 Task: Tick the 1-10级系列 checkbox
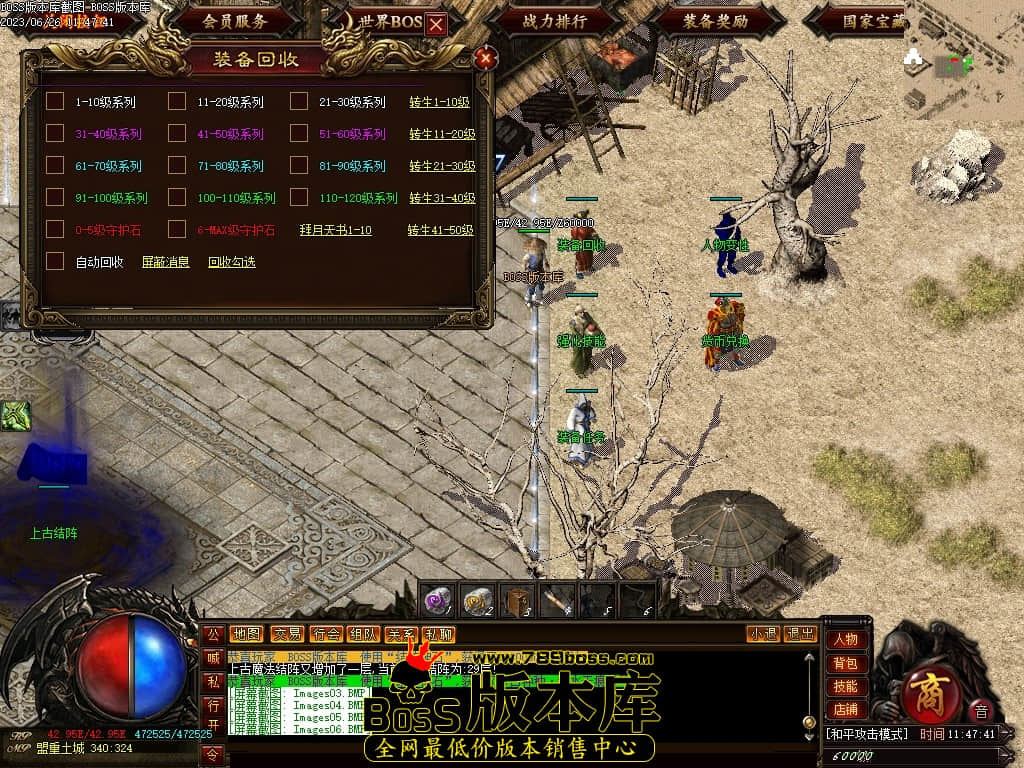55,101
